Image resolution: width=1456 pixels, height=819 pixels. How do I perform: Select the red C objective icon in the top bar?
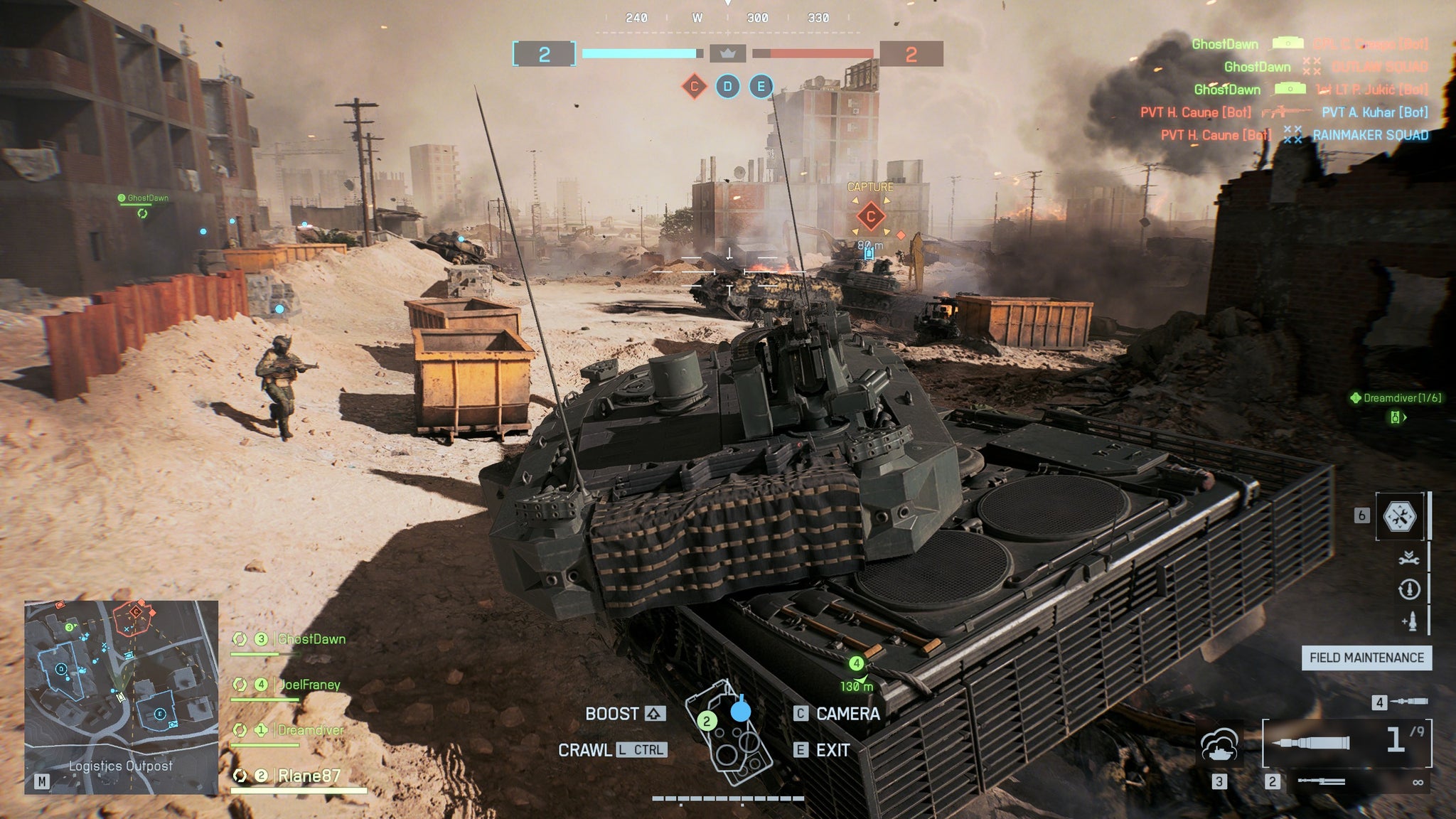click(694, 87)
